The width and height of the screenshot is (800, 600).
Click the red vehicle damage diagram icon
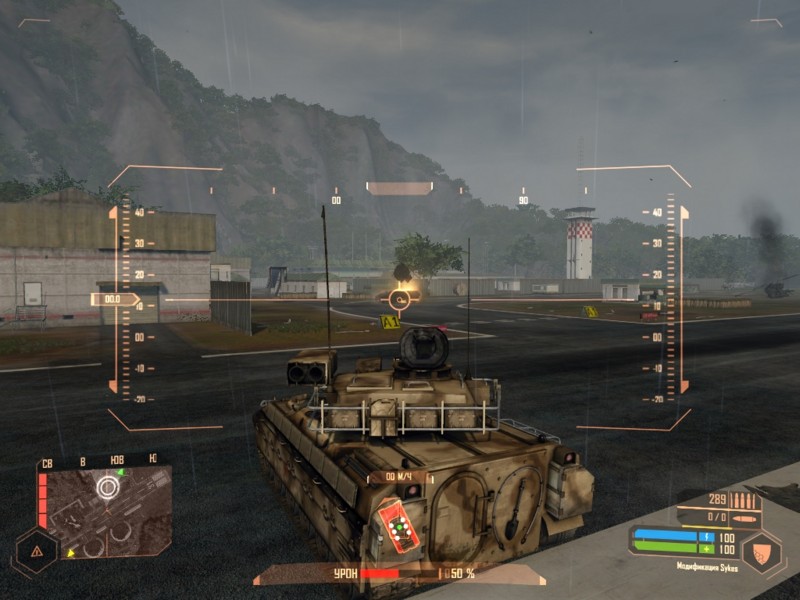point(398,525)
